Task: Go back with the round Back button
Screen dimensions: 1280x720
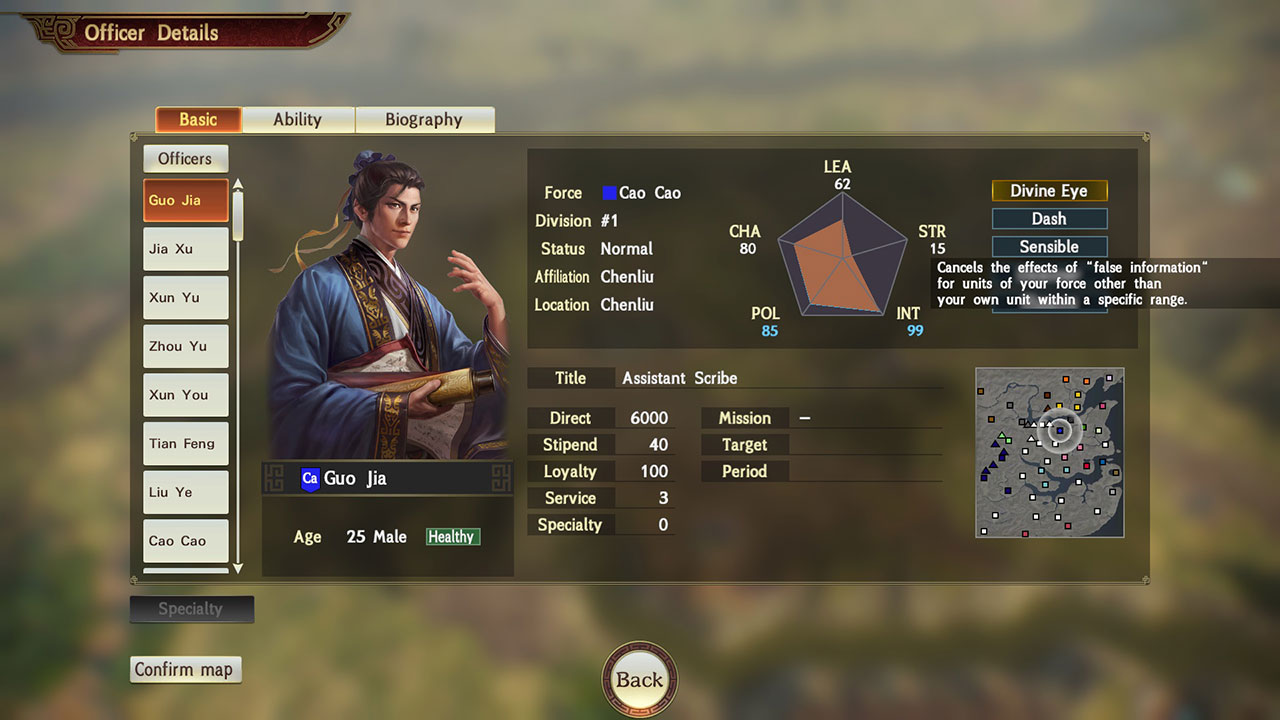Action: [640, 680]
